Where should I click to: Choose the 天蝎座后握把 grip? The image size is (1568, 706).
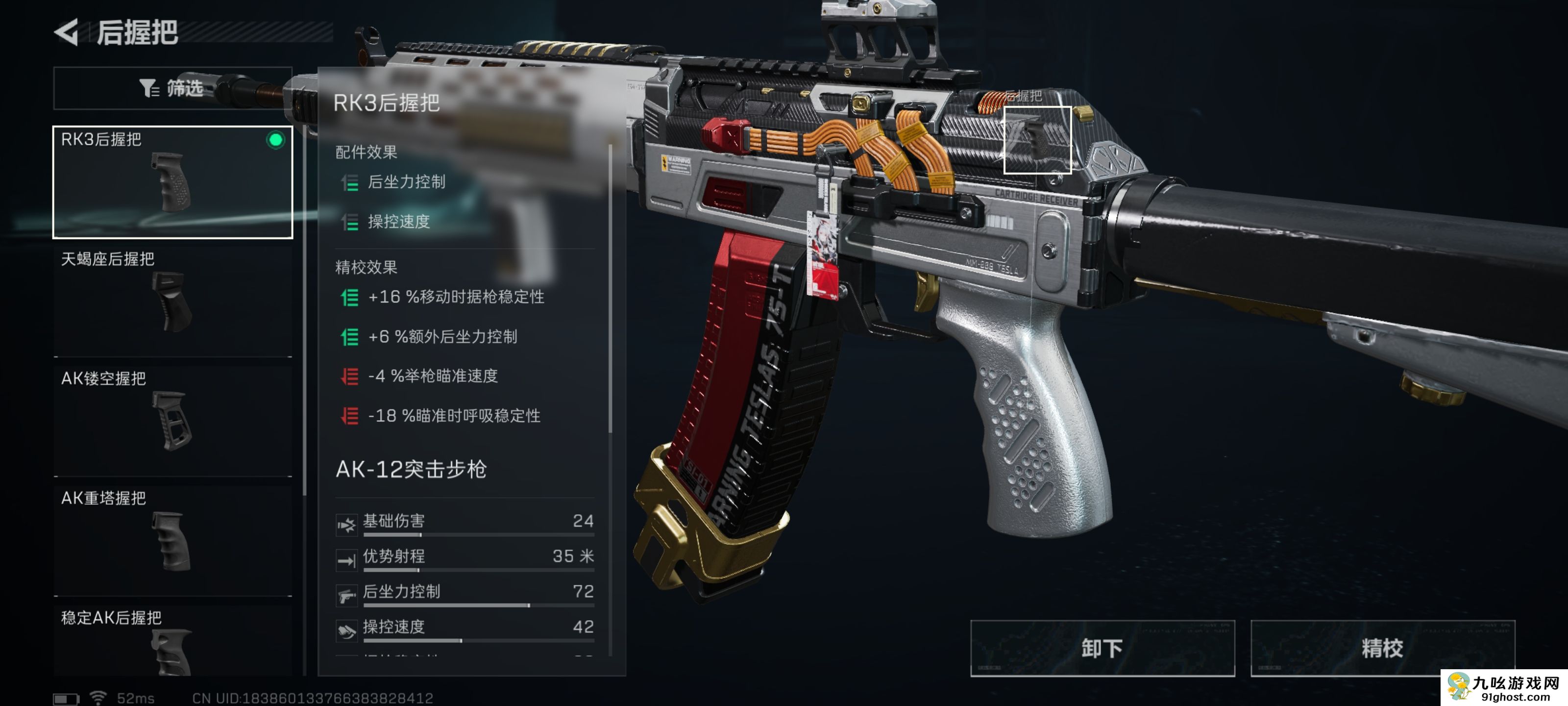172,301
